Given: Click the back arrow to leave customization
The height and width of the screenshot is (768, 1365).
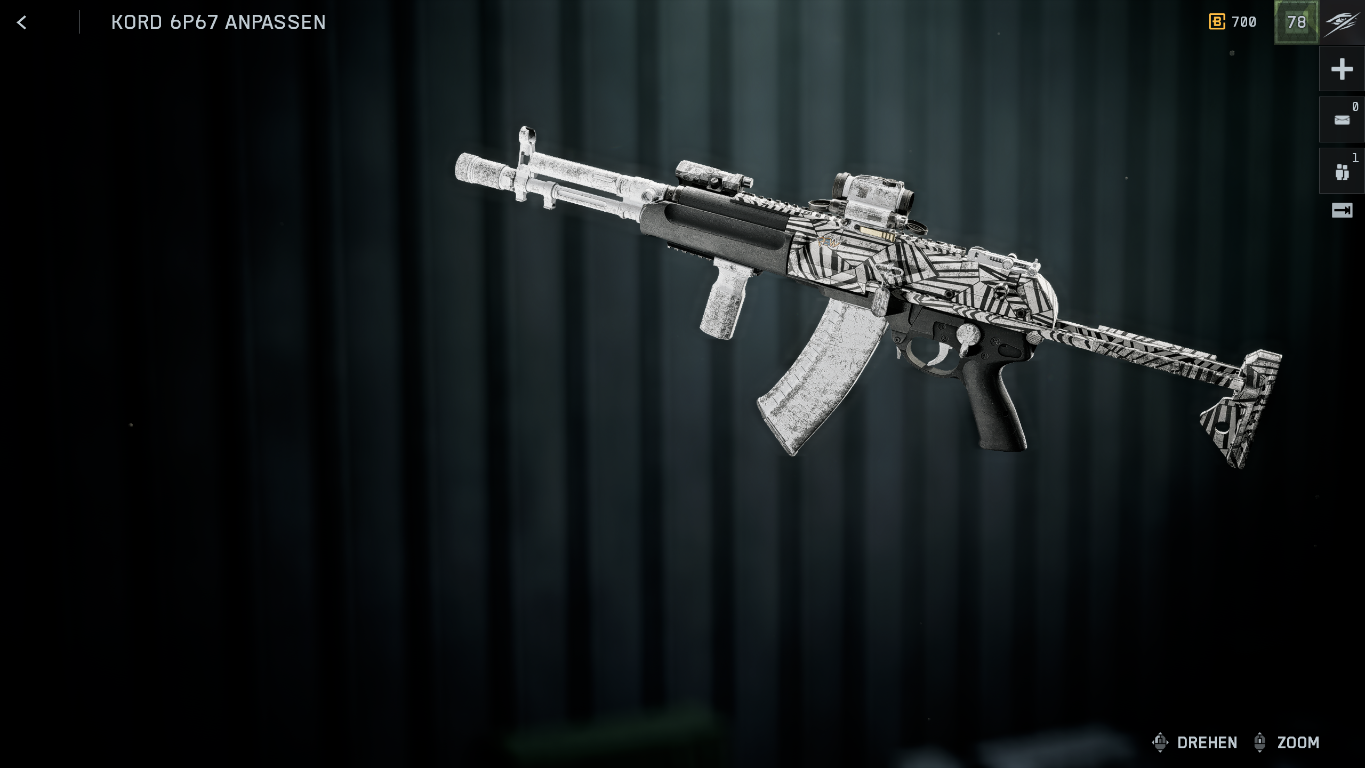Looking at the screenshot, I should (21, 22).
